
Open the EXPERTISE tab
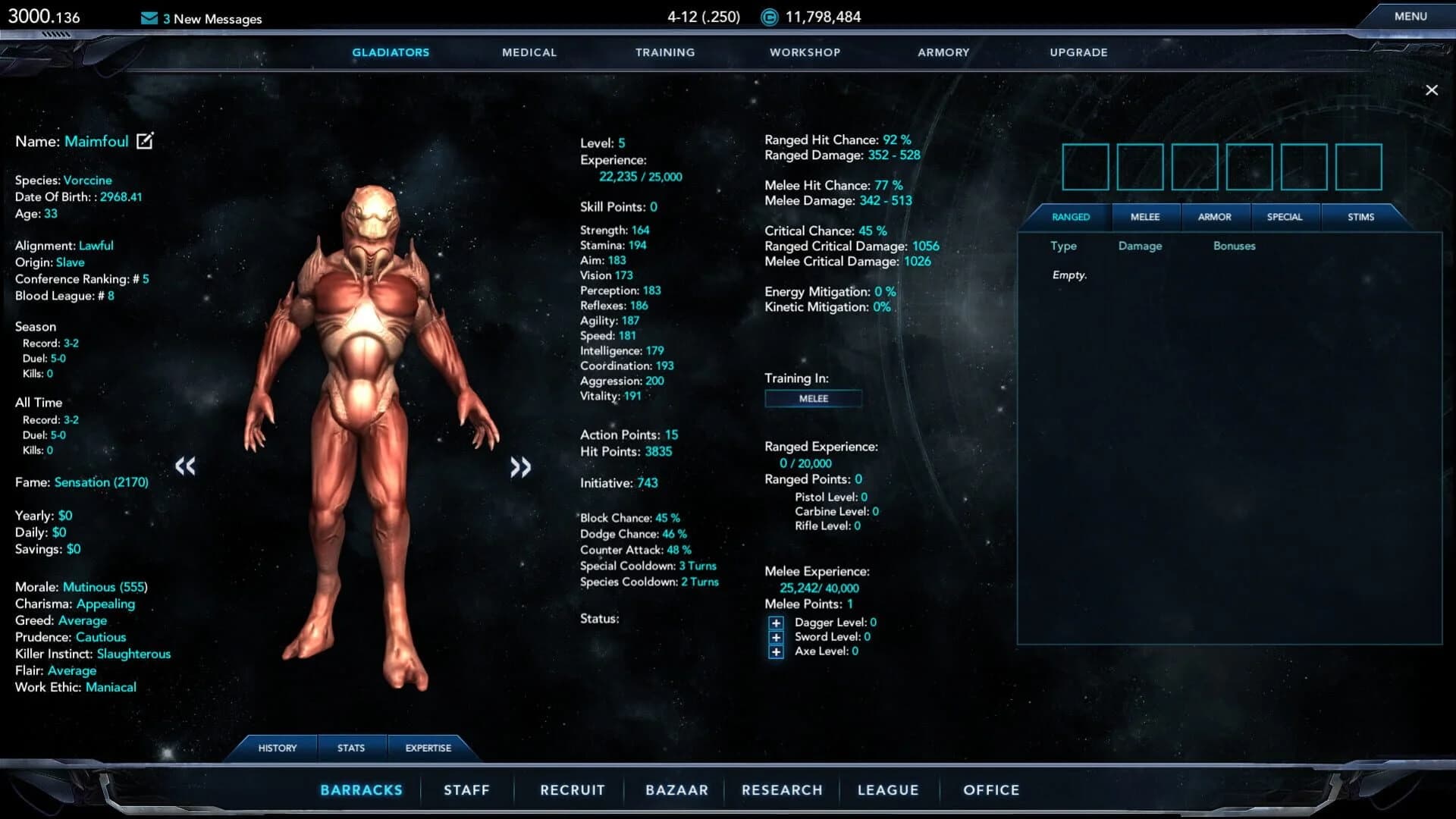[x=427, y=748]
